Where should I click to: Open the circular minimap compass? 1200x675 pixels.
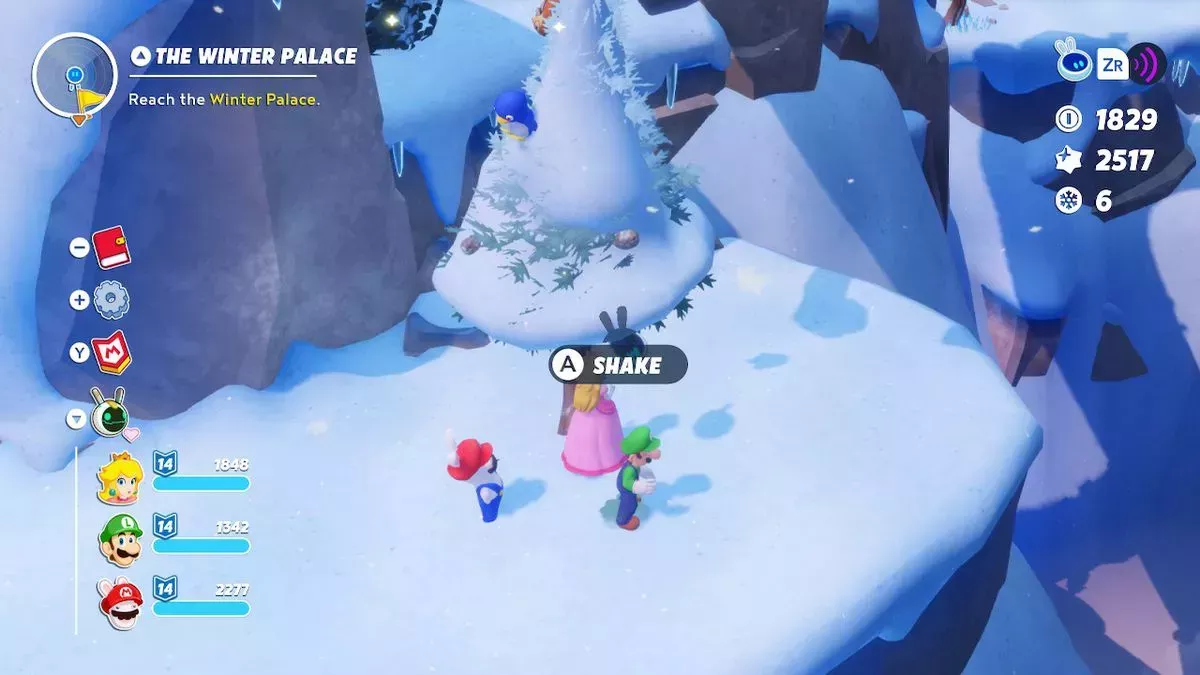click(x=75, y=76)
